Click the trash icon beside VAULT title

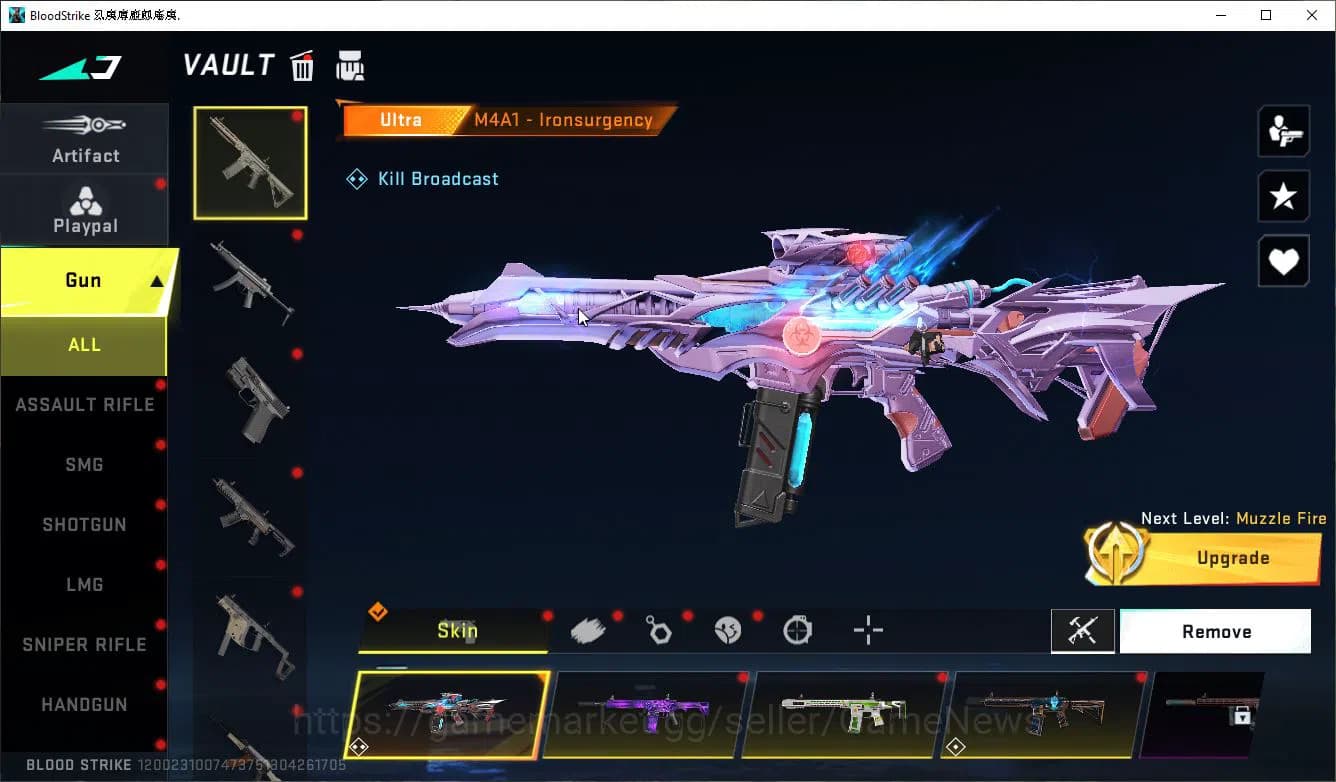tap(302, 65)
